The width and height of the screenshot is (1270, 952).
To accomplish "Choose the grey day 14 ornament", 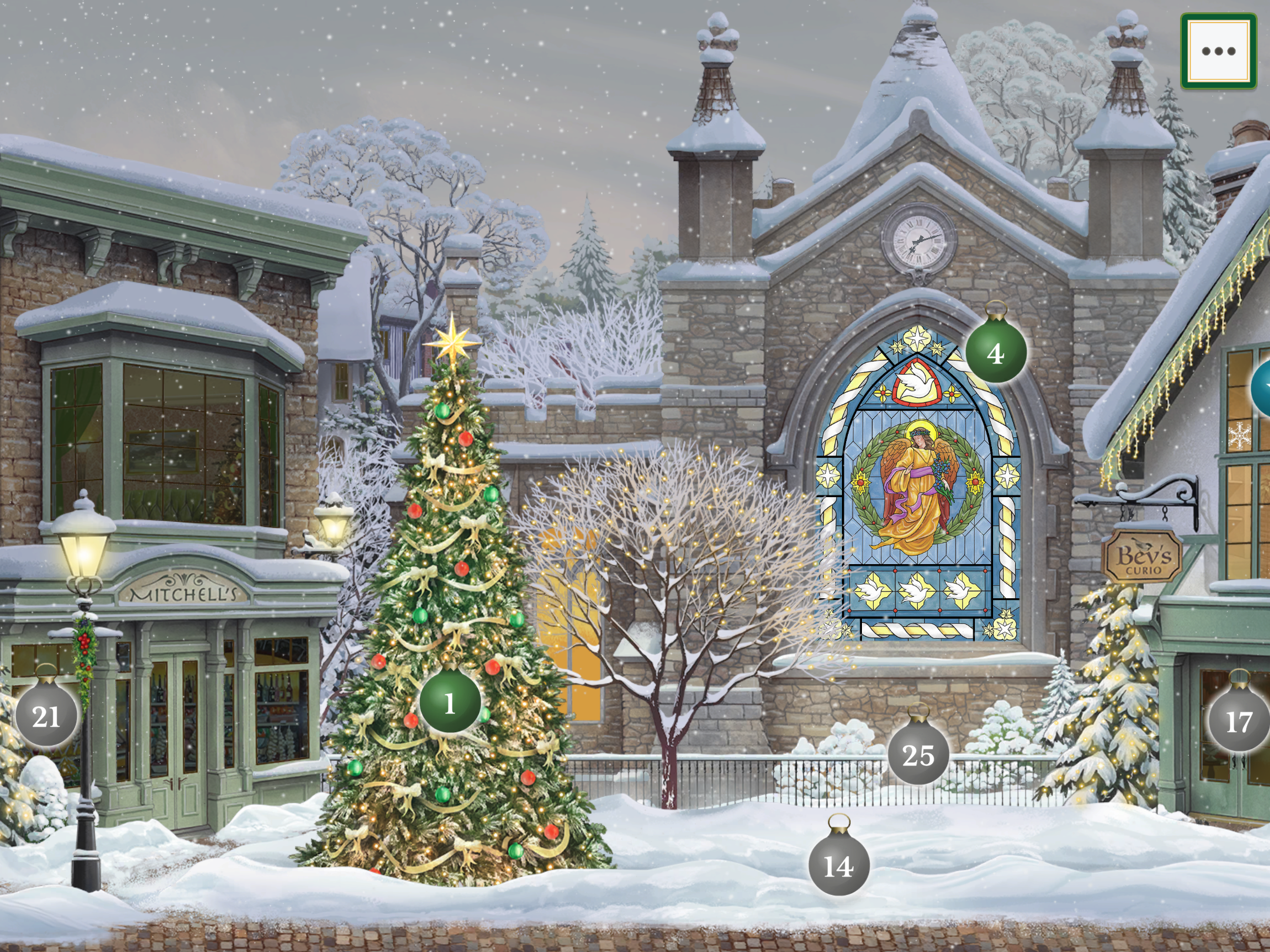I will tap(838, 866).
